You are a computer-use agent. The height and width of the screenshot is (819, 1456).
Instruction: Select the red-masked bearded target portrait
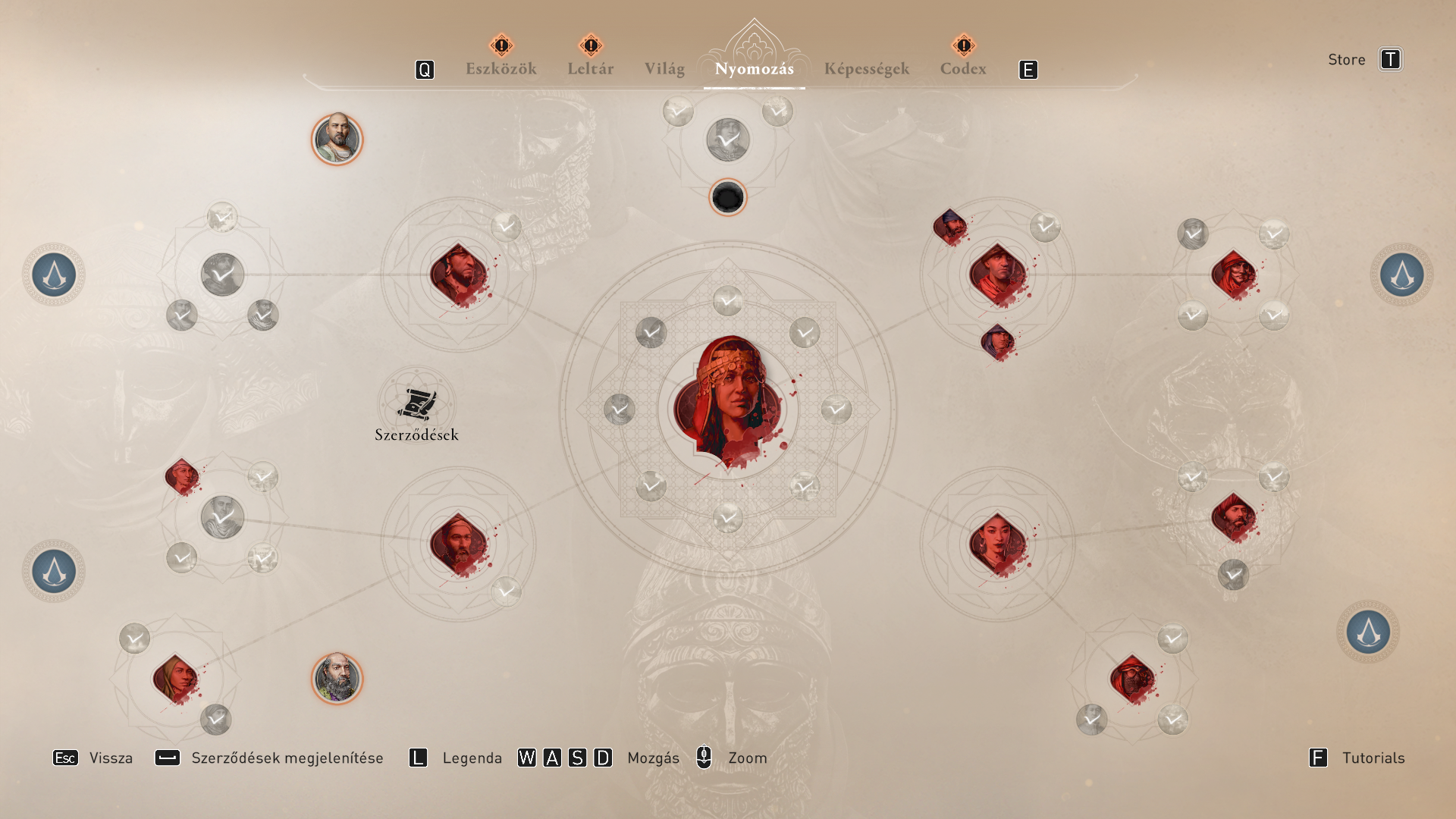[1132, 679]
